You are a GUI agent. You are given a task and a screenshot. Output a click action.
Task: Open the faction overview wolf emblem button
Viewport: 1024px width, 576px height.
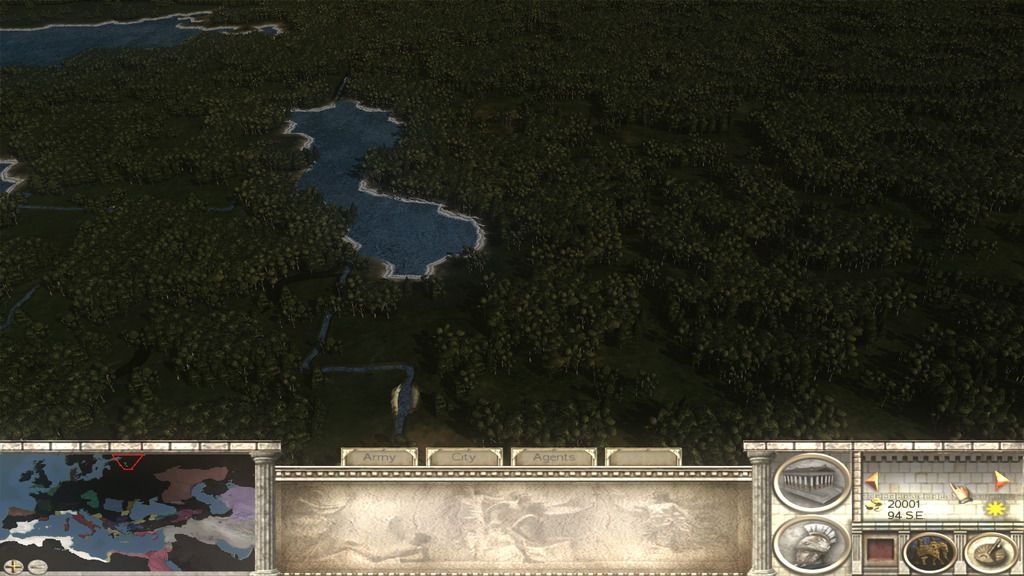929,552
